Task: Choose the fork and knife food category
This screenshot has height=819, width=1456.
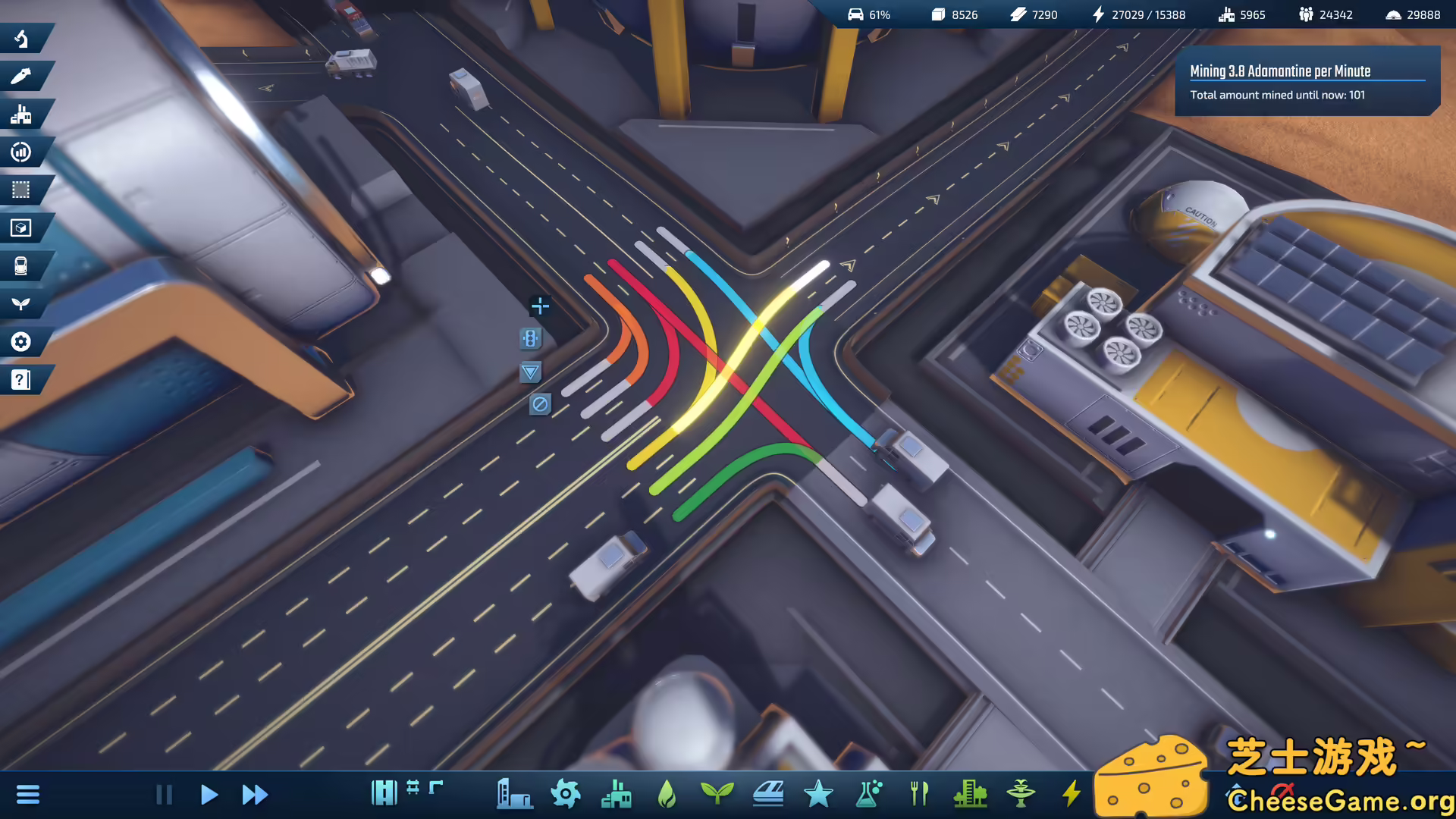Action: [x=919, y=794]
